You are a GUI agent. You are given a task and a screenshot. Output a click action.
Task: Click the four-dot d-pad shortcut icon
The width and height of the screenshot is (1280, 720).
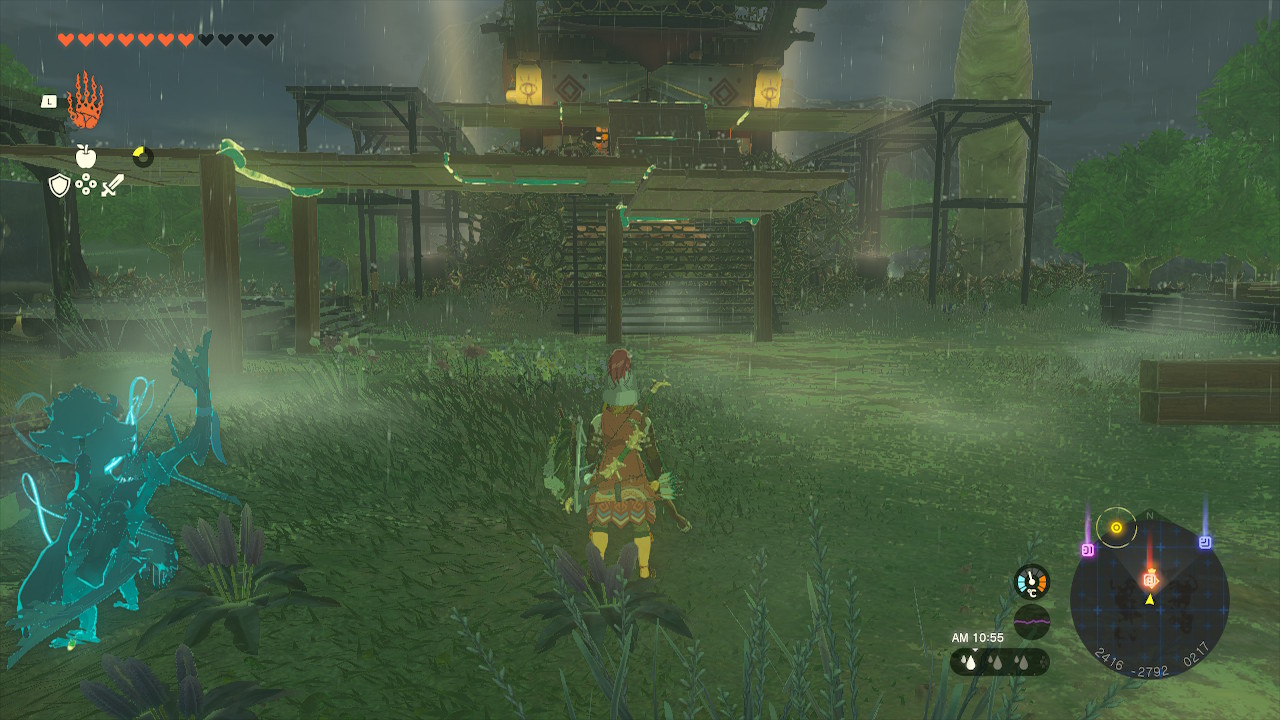coord(86,185)
